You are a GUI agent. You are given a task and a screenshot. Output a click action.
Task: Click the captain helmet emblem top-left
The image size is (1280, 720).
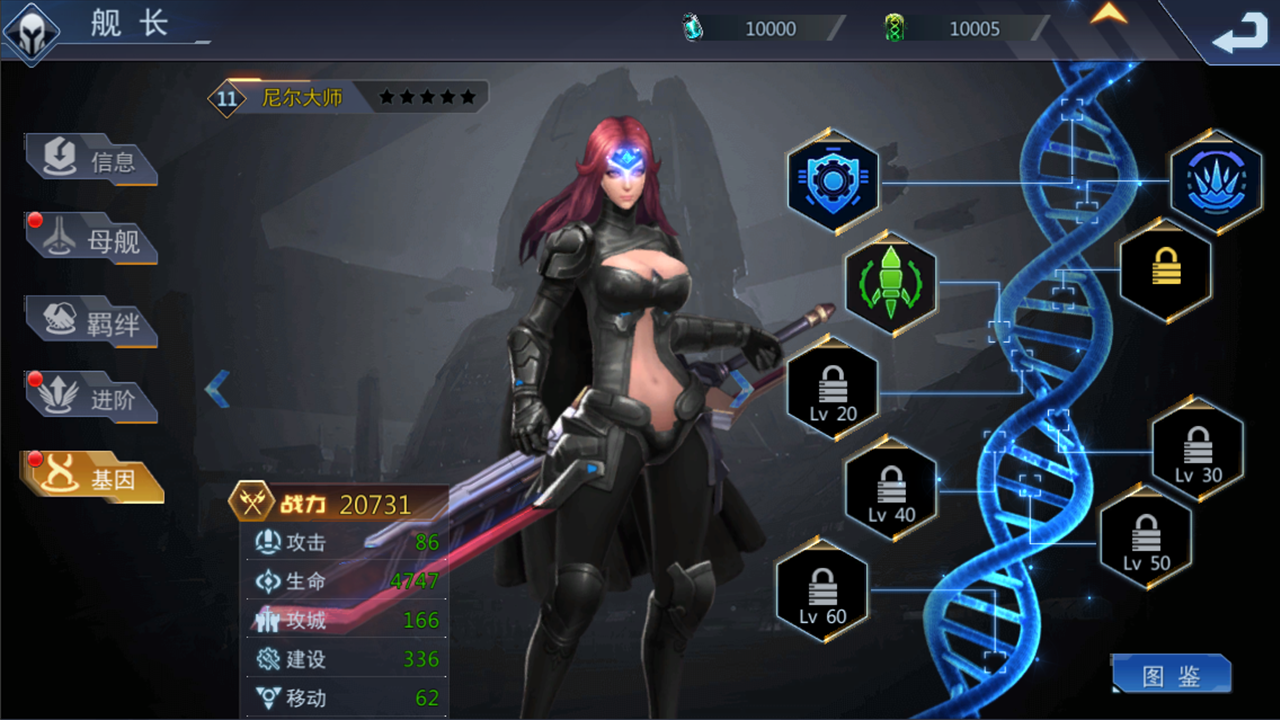click(32, 33)
